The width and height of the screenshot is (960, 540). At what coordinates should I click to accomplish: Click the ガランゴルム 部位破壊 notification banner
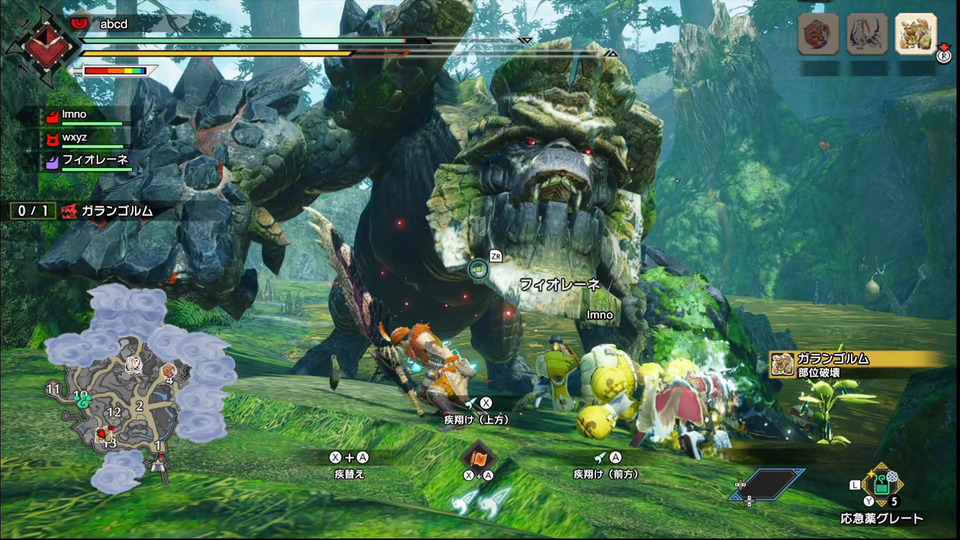(x=860, y=365)
